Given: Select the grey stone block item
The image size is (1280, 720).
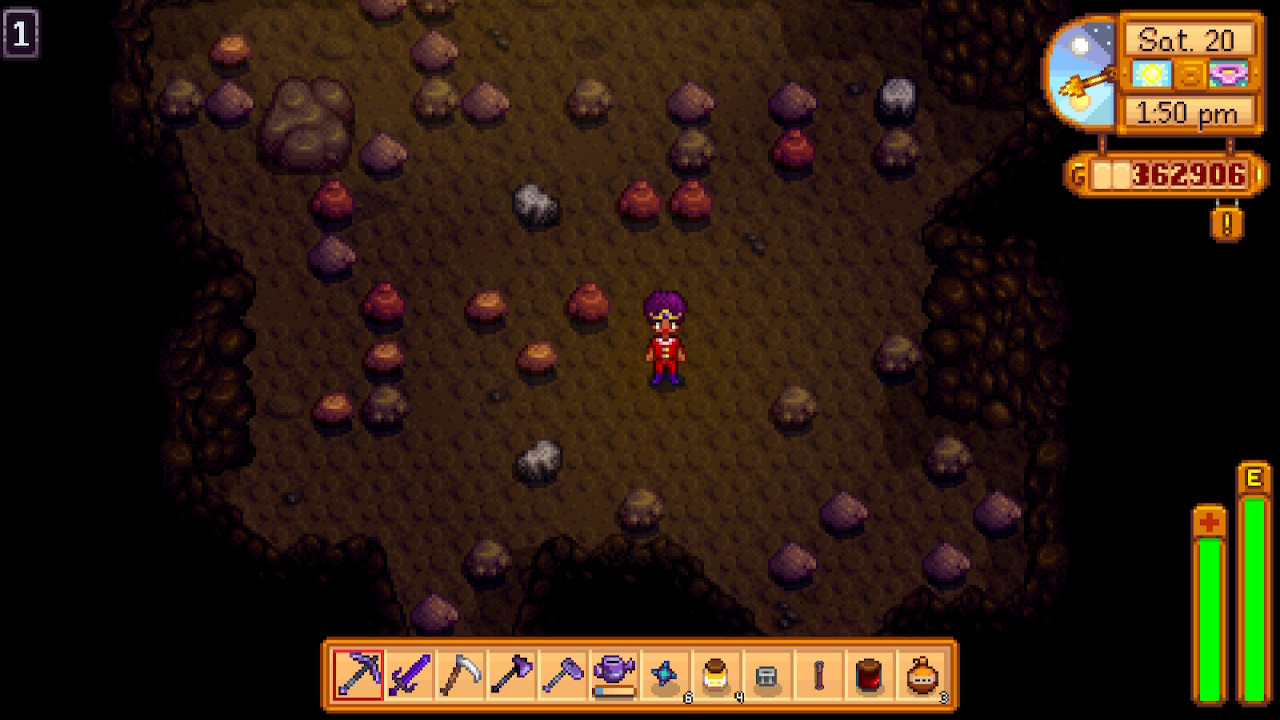Looking at the screenshot, I should 768,676.
